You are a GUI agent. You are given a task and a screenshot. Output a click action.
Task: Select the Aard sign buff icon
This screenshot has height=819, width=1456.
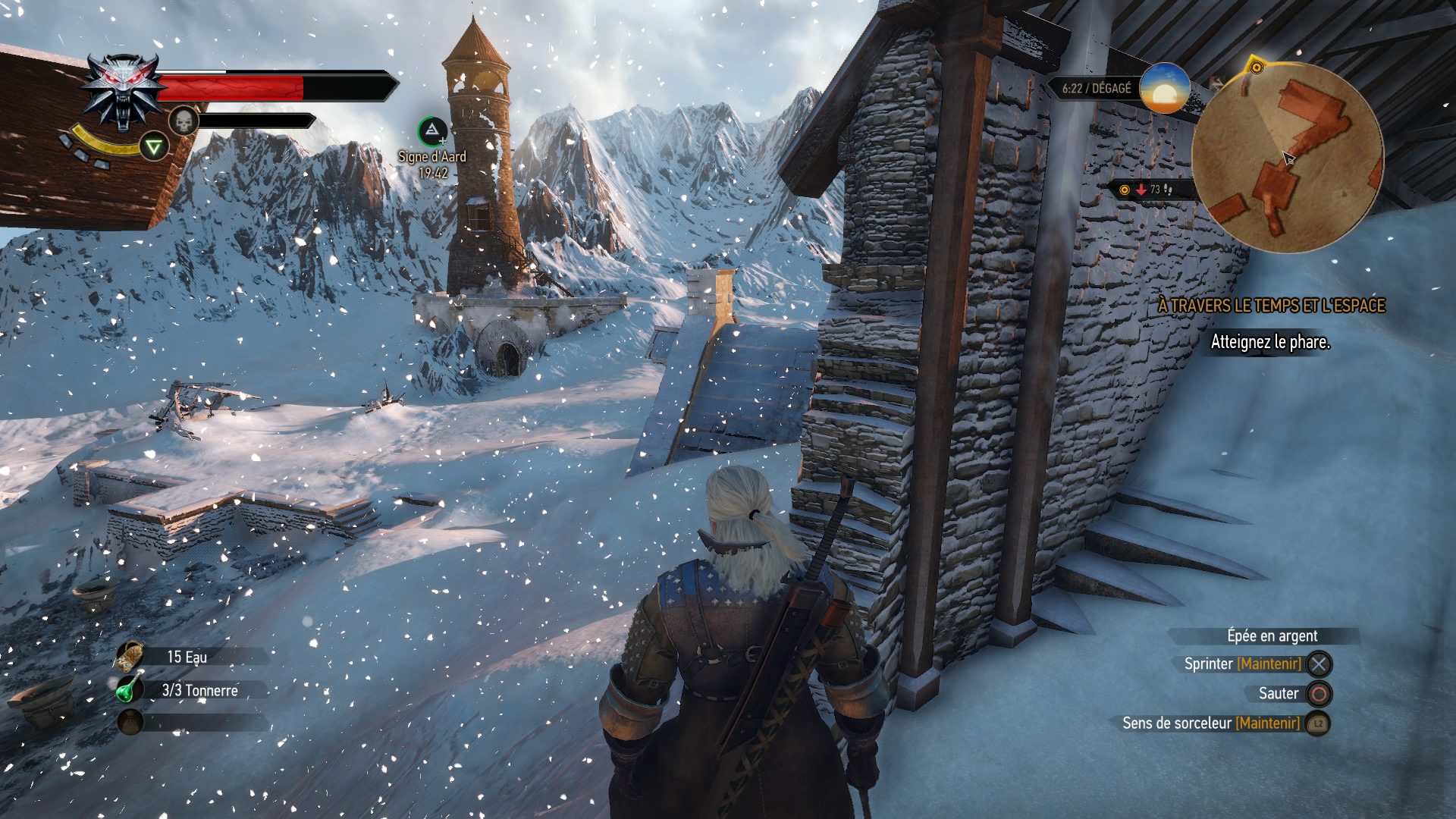432,132
